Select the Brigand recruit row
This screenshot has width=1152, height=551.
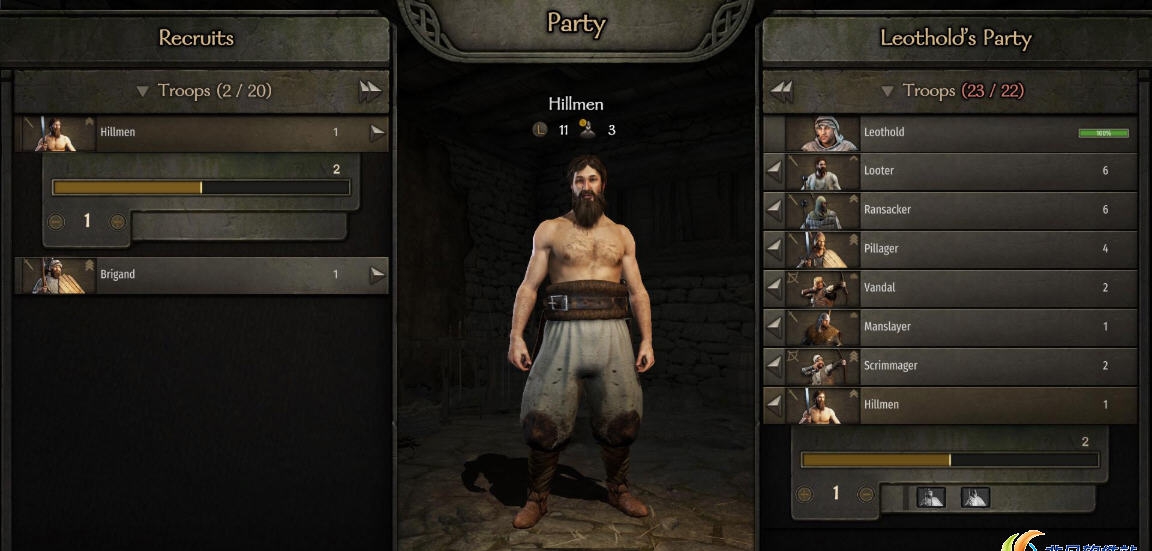point(200,274)
